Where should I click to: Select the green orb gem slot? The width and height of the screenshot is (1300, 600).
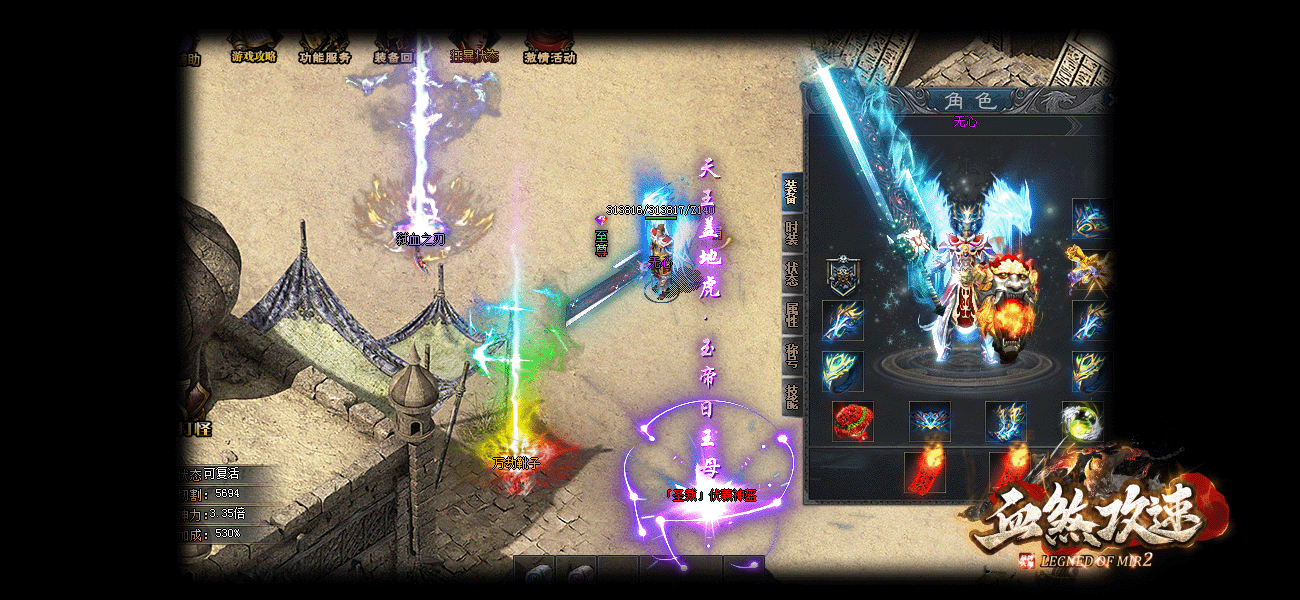click(x=1081, y=422)
